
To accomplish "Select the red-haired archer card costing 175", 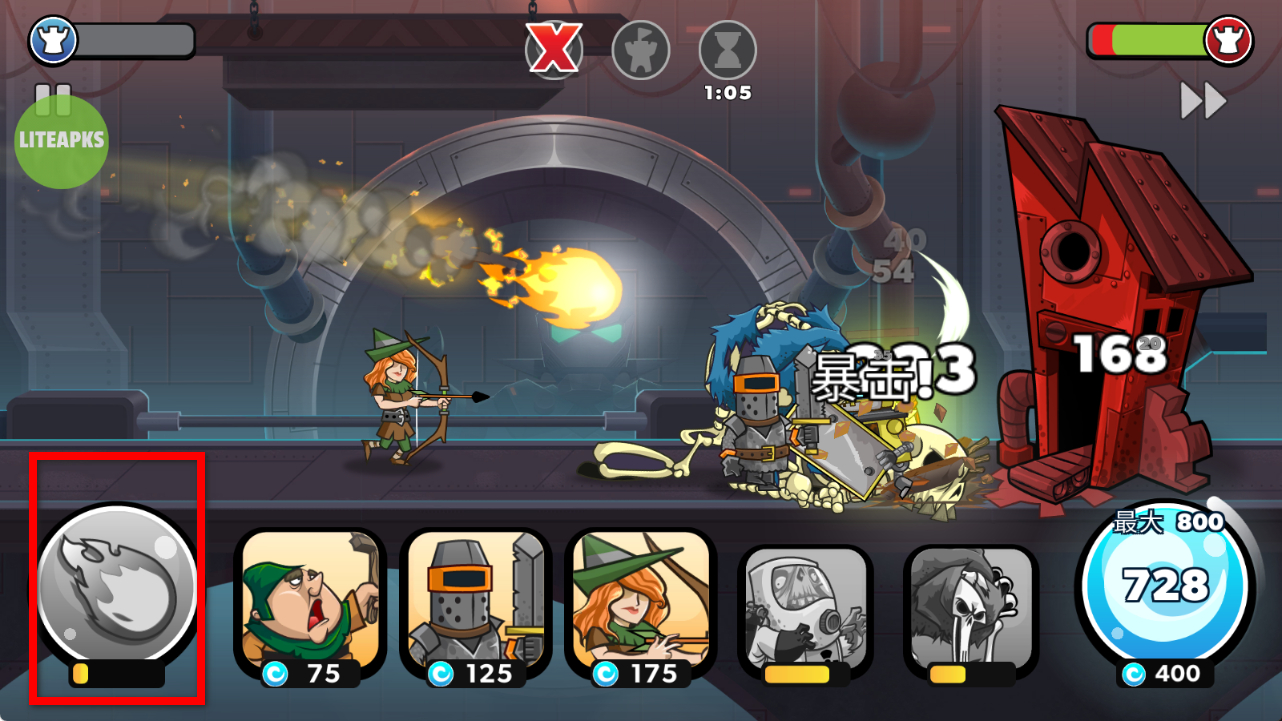I will pyautogui.click(x=641, y=604).
